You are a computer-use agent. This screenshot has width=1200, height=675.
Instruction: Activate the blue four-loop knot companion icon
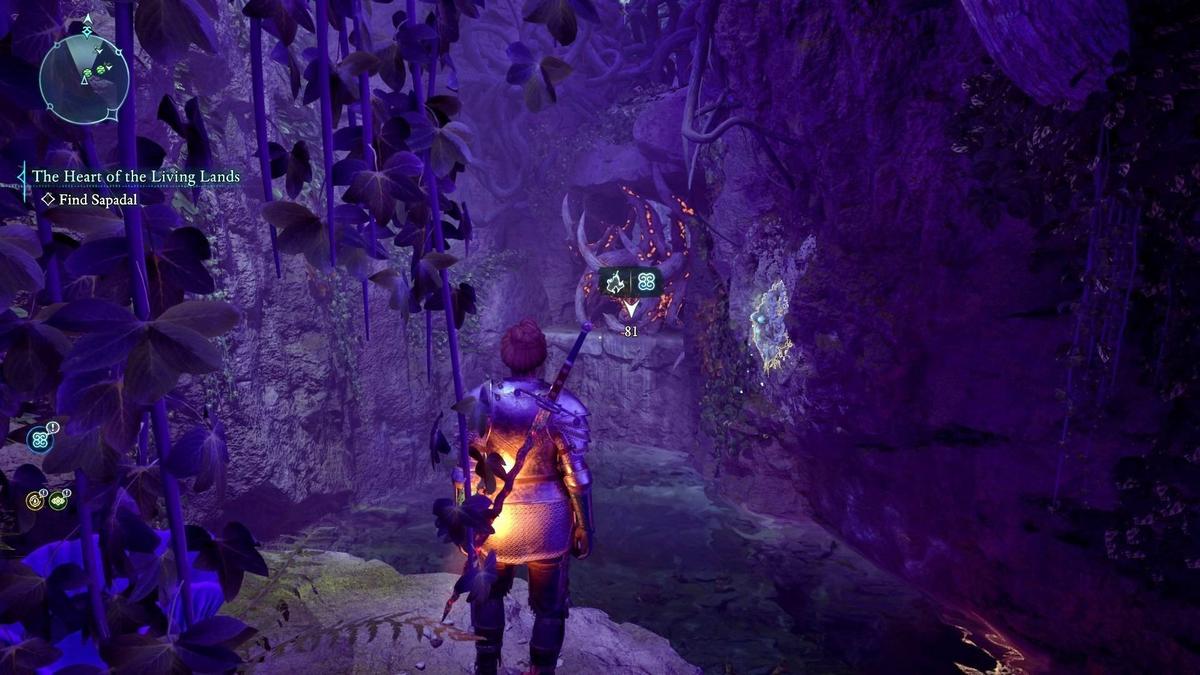point(39,439)
